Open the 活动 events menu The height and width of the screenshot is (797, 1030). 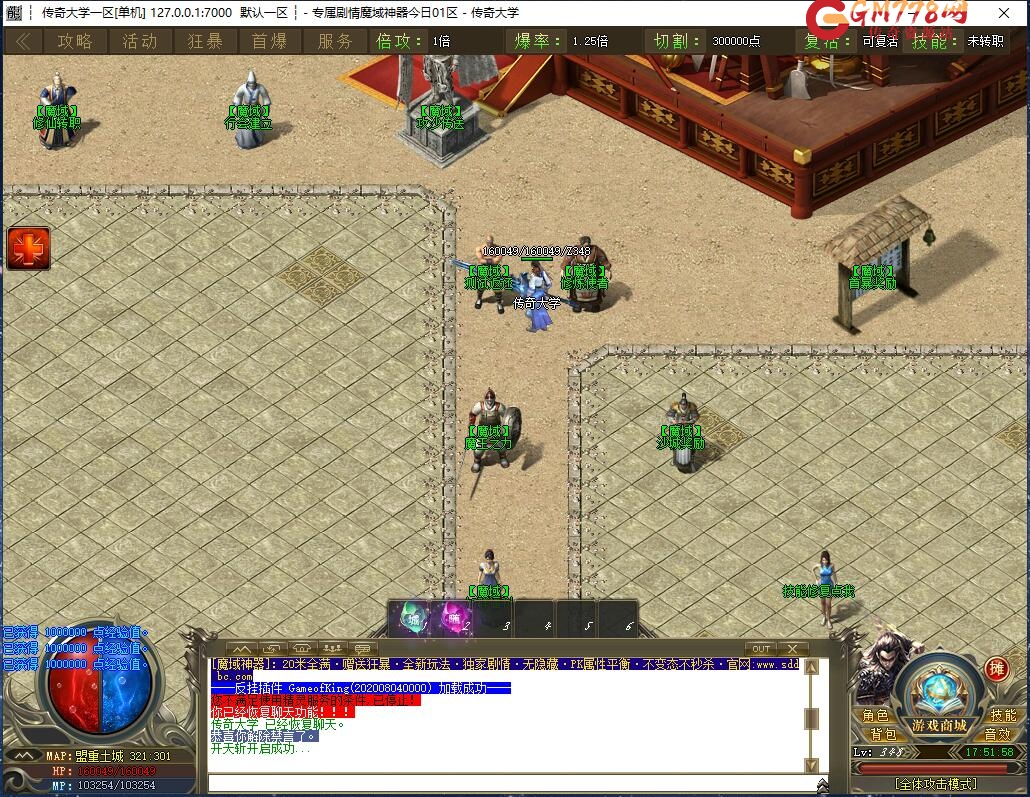[x=140, y=41]
